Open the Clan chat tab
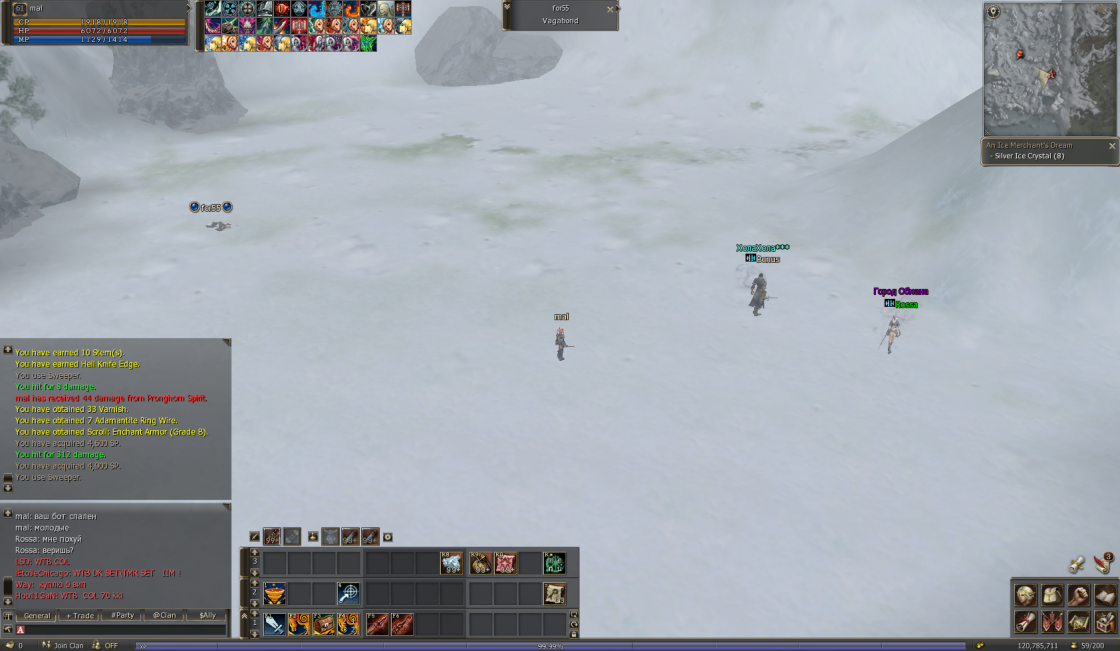Screen dimensions: 1120x651 (164, 616)
